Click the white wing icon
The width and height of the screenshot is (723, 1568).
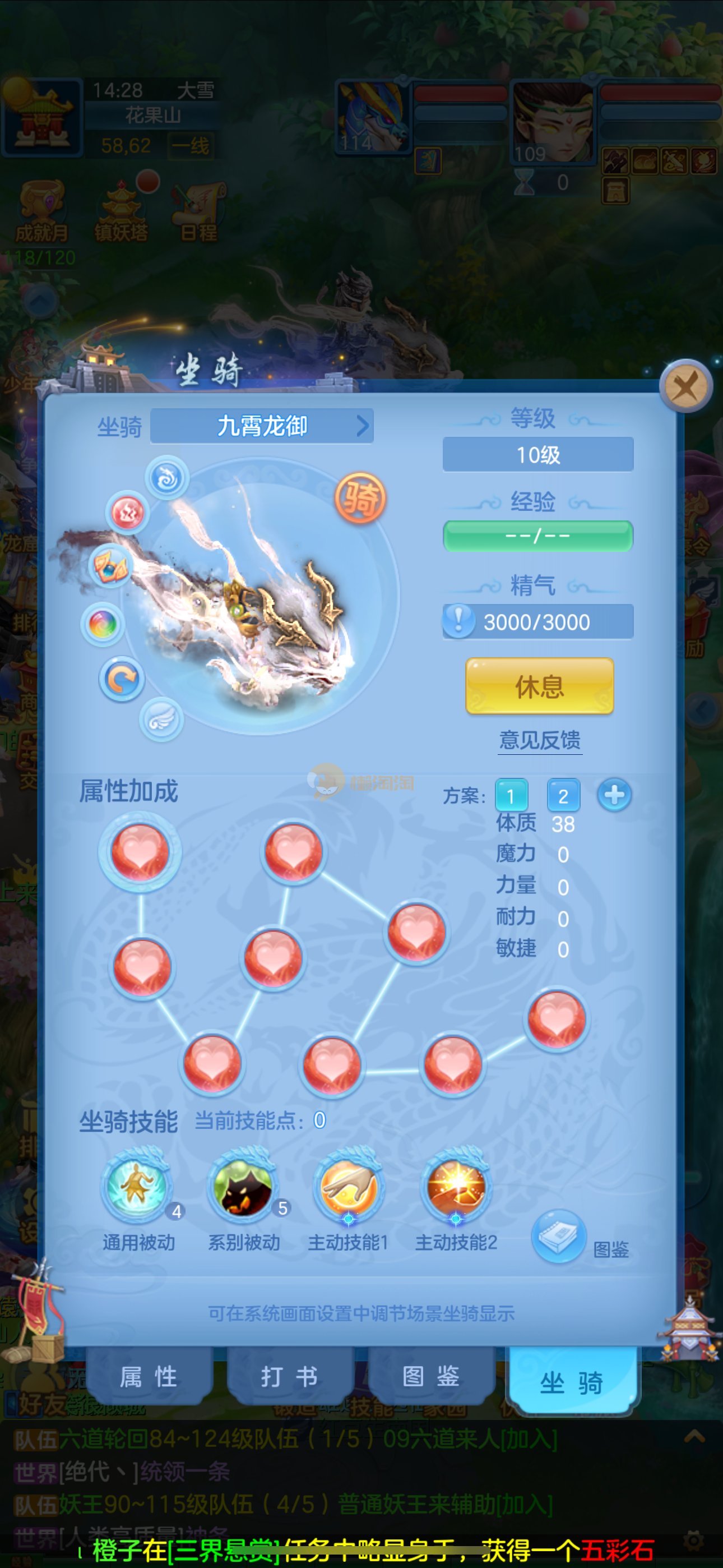click(161, 720)
